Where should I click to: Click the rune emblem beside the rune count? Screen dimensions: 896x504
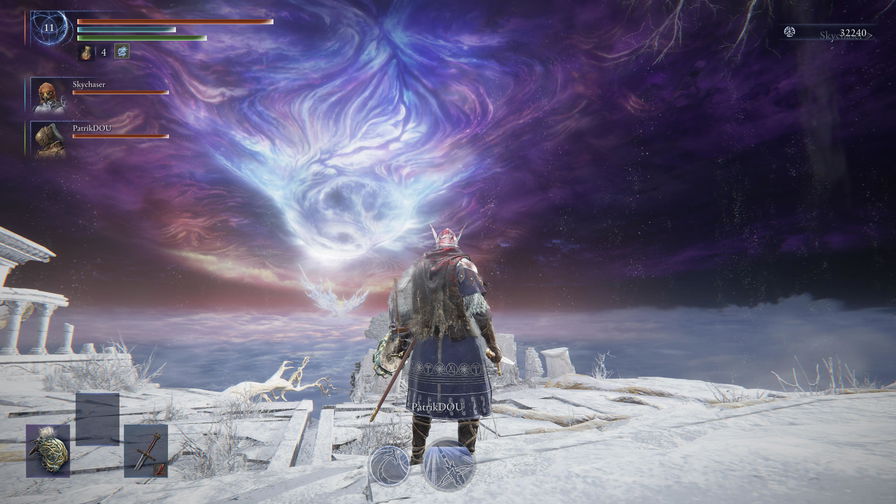(x=789, y=33)
